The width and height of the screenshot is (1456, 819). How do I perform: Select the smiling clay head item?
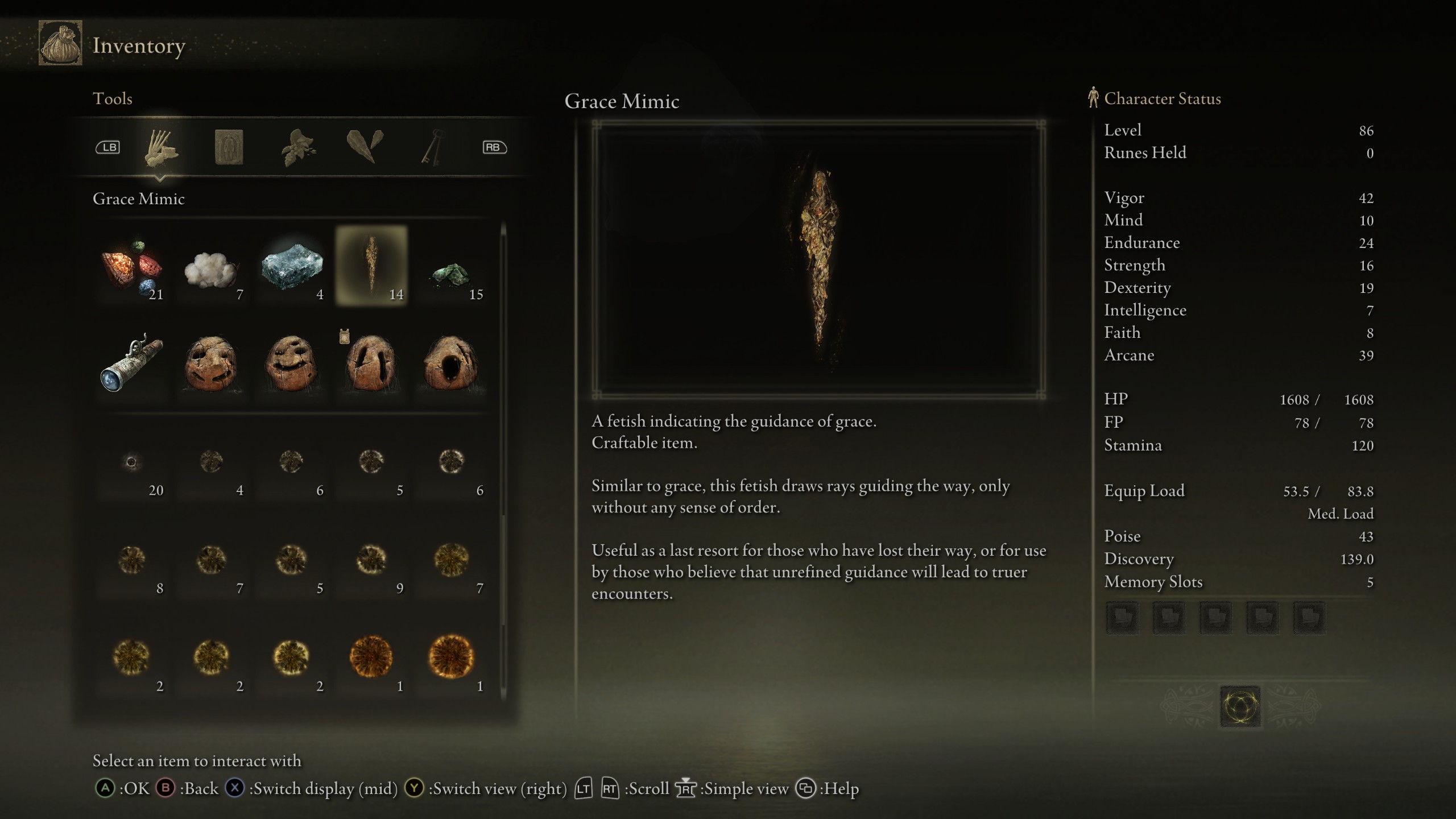[292, 364]
